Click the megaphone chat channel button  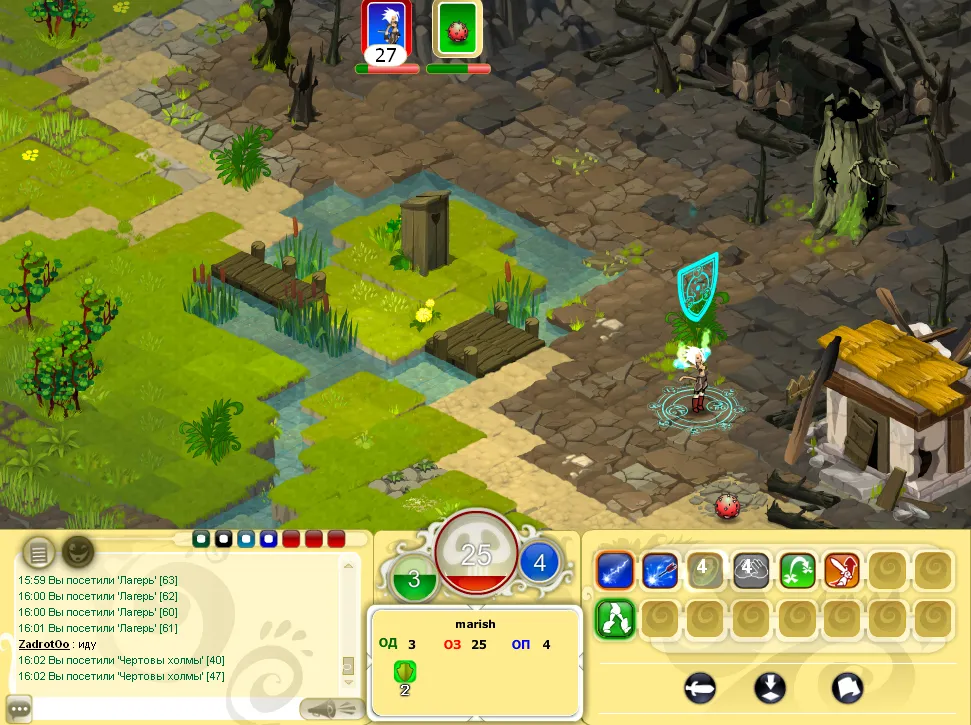[330, 708]
